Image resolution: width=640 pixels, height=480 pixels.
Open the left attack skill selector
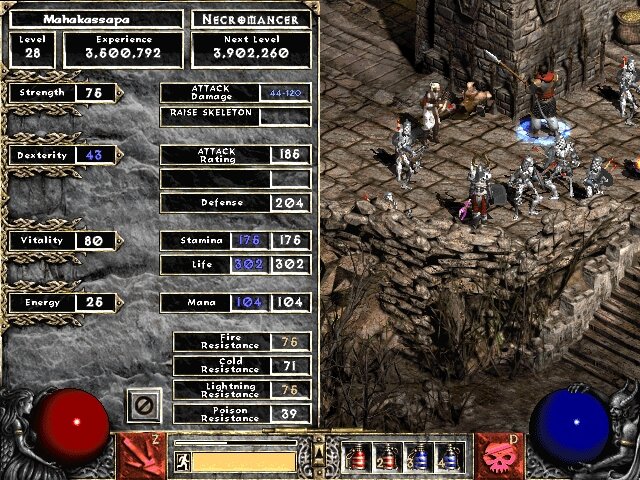(x=141, y=451)
